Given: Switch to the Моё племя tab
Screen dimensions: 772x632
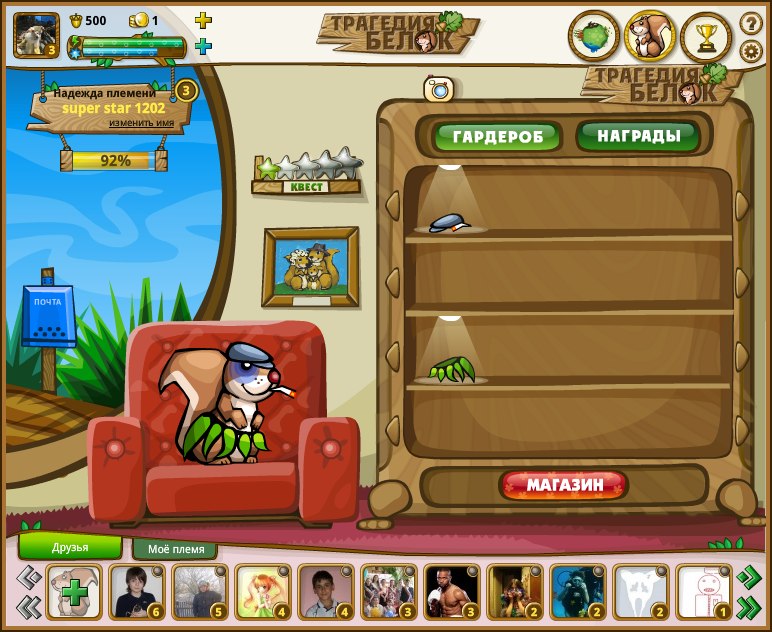Looking at the screenshot, I should (175, 549).
